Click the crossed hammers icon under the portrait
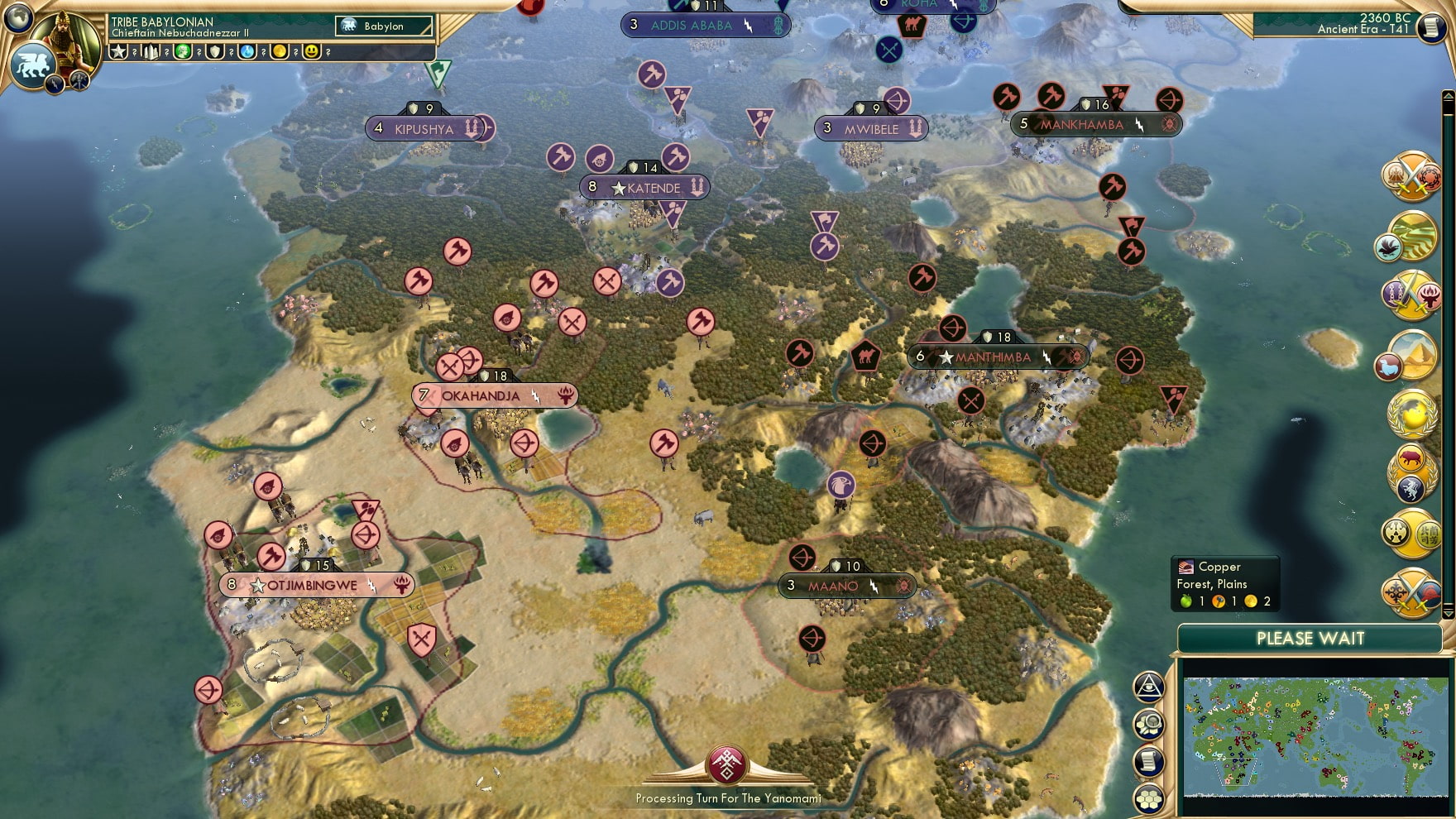This screenshot has width=1456, height=819. coord(79,83)
